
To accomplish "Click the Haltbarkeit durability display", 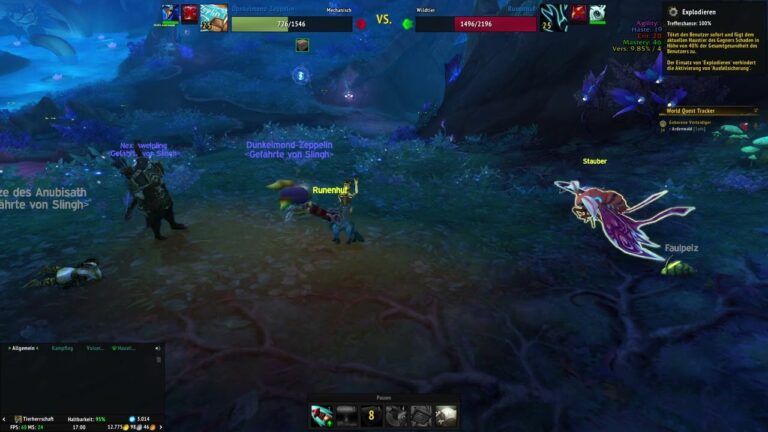I will [86, 419].
